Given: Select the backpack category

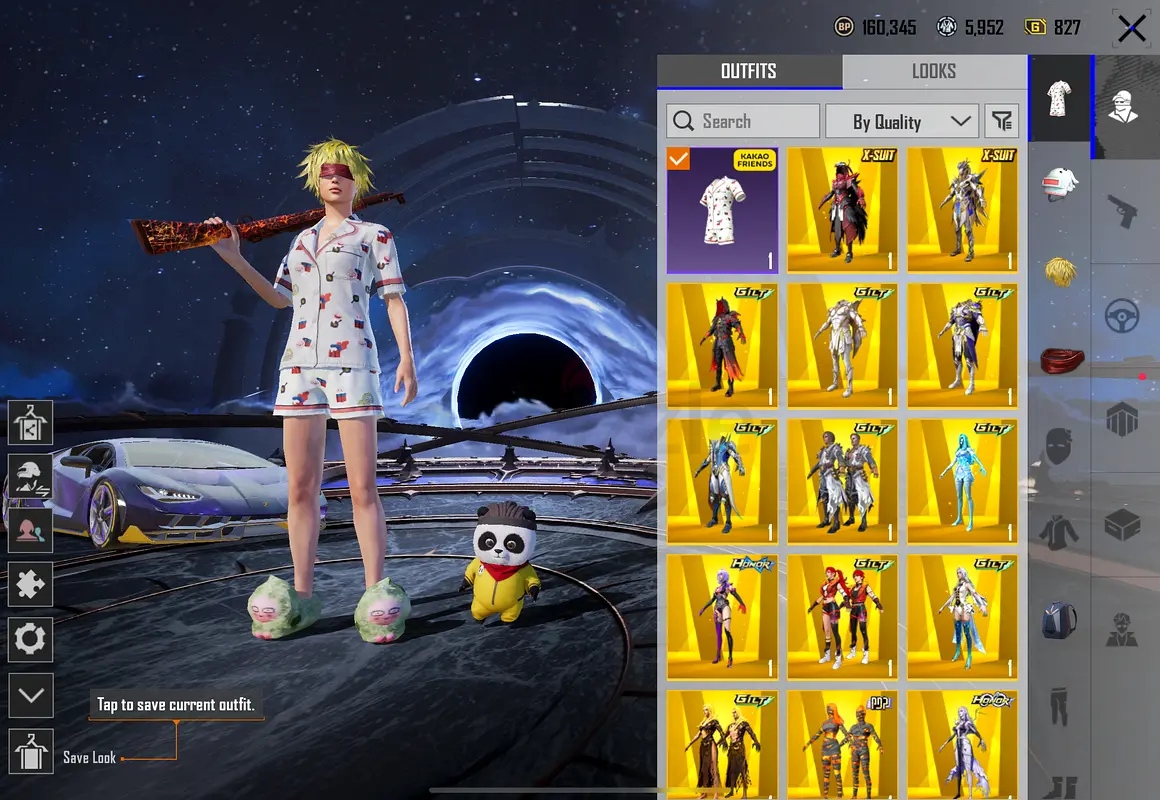Looking at the screenshot, I should [x=1059, y=619].
